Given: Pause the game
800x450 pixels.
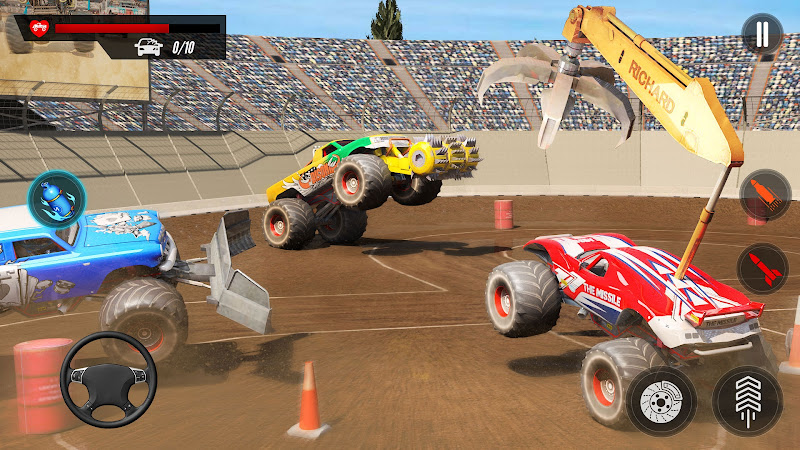Looking at the screenshot, I should pyautogui.click(x=762, y=34).
